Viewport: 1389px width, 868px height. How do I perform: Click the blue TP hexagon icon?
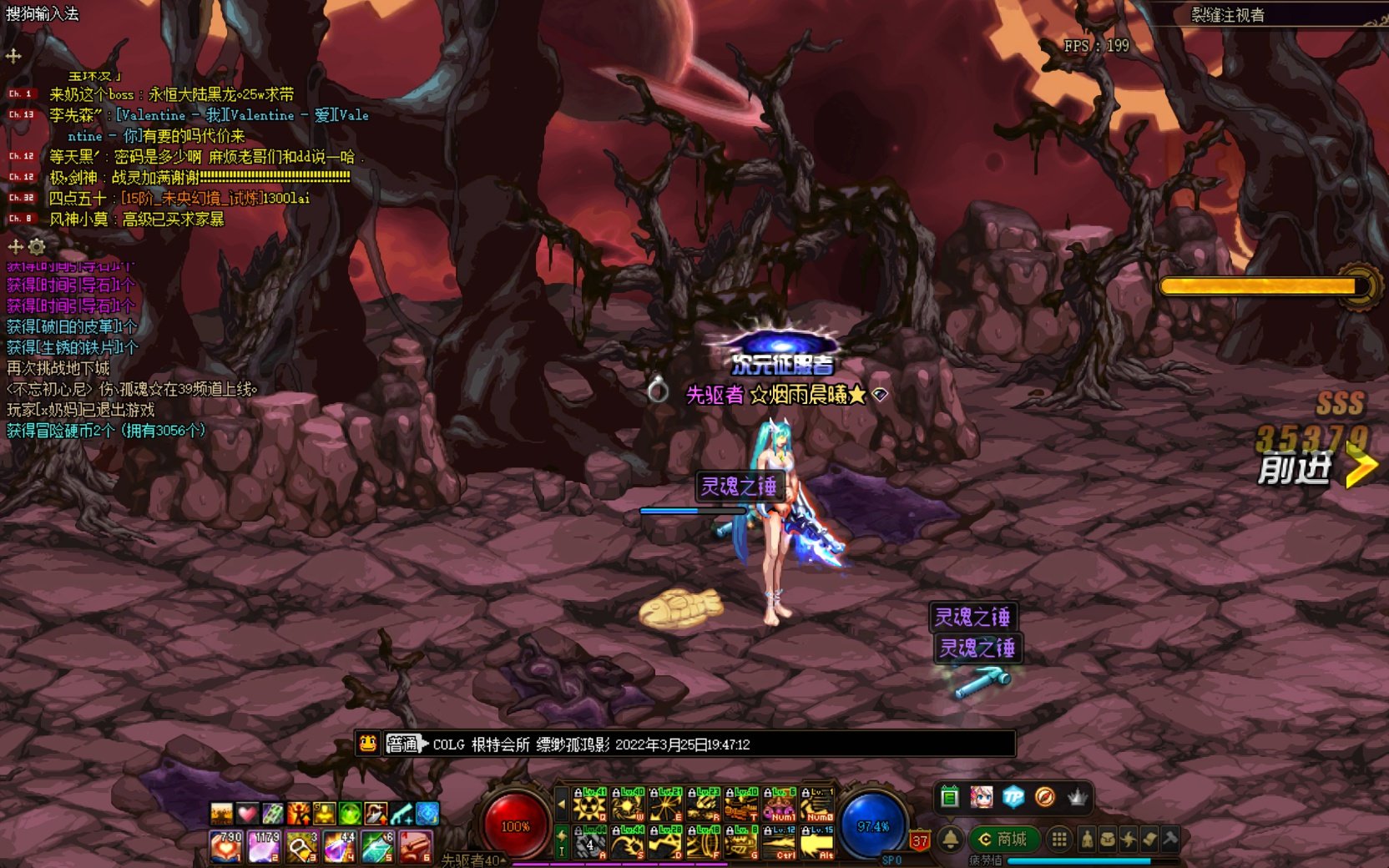click(x=1013, y=797)
